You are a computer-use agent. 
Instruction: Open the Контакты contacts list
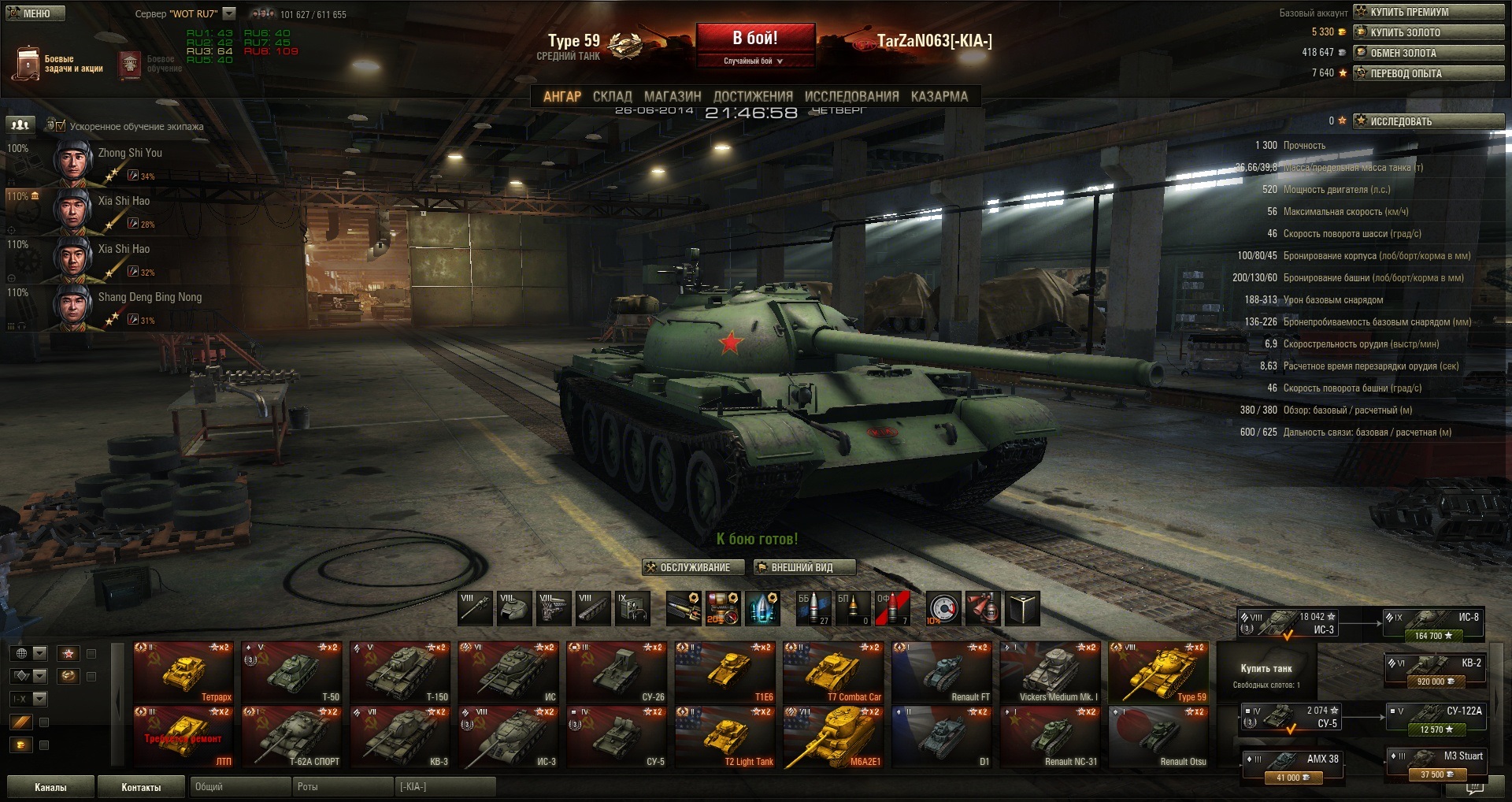(x=141, y=787)
